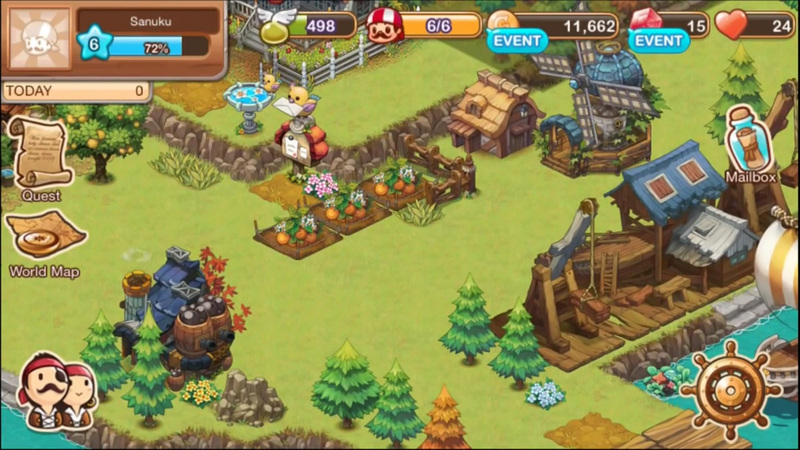The image size is (800, 450).
Task: Select the winged potion energy counter
Action: tap(308, 24)
